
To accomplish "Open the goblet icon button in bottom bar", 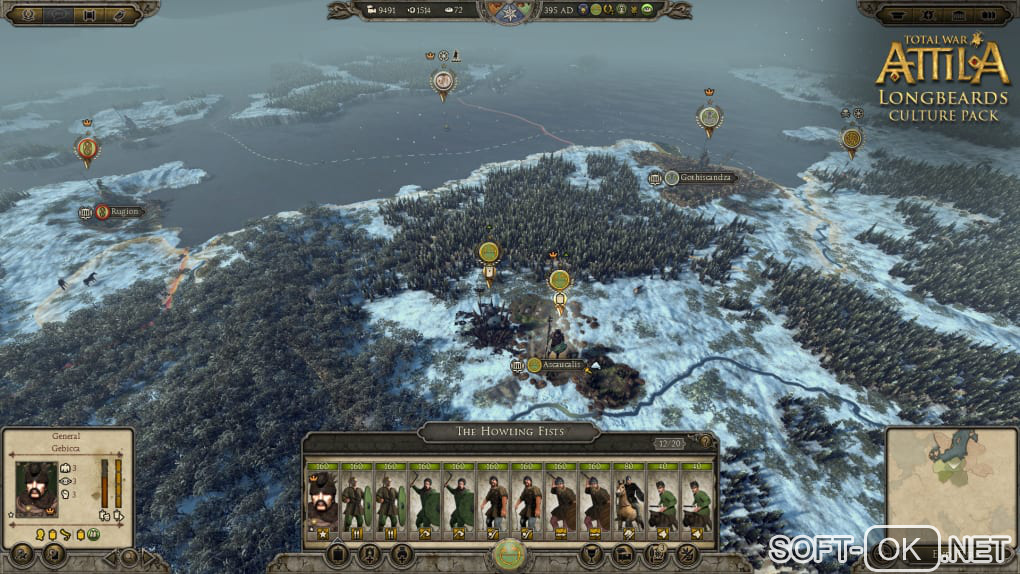I will [x=592, y=553].
